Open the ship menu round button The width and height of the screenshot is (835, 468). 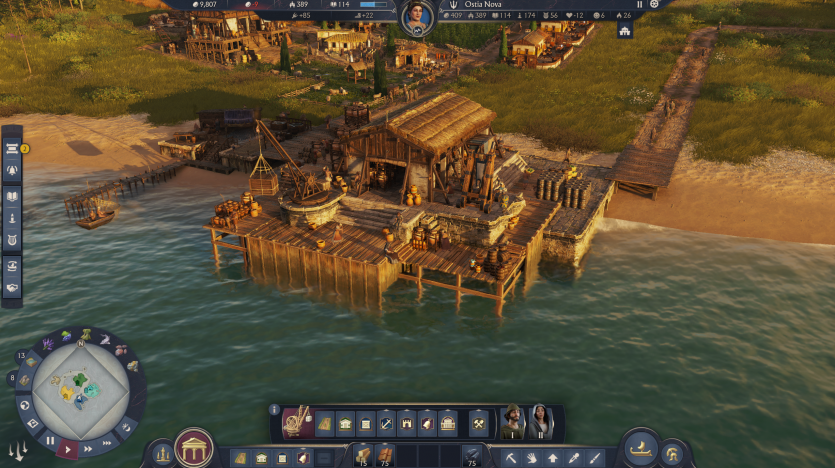click(x=641, y=448)
